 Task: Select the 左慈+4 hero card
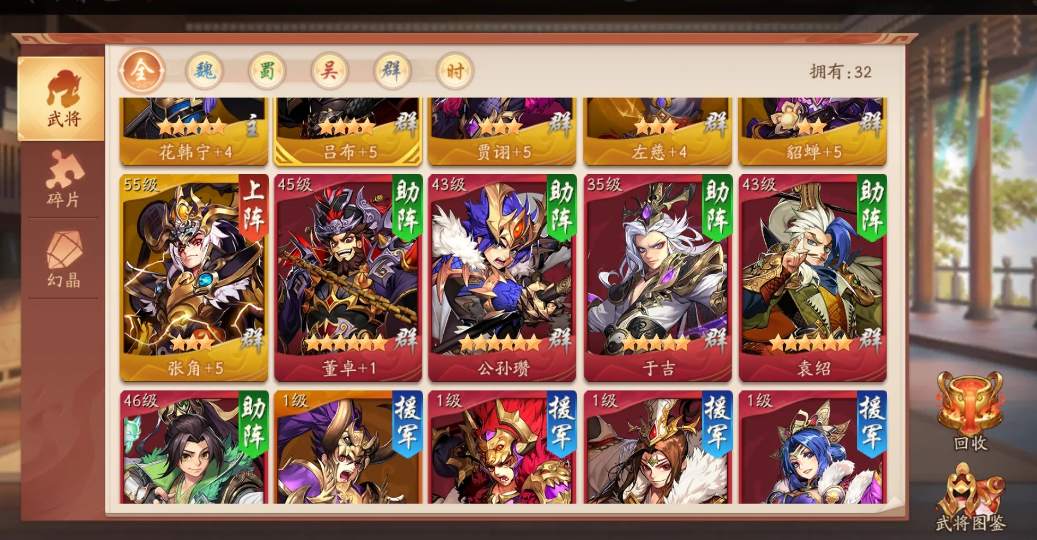tap(657, 132)
